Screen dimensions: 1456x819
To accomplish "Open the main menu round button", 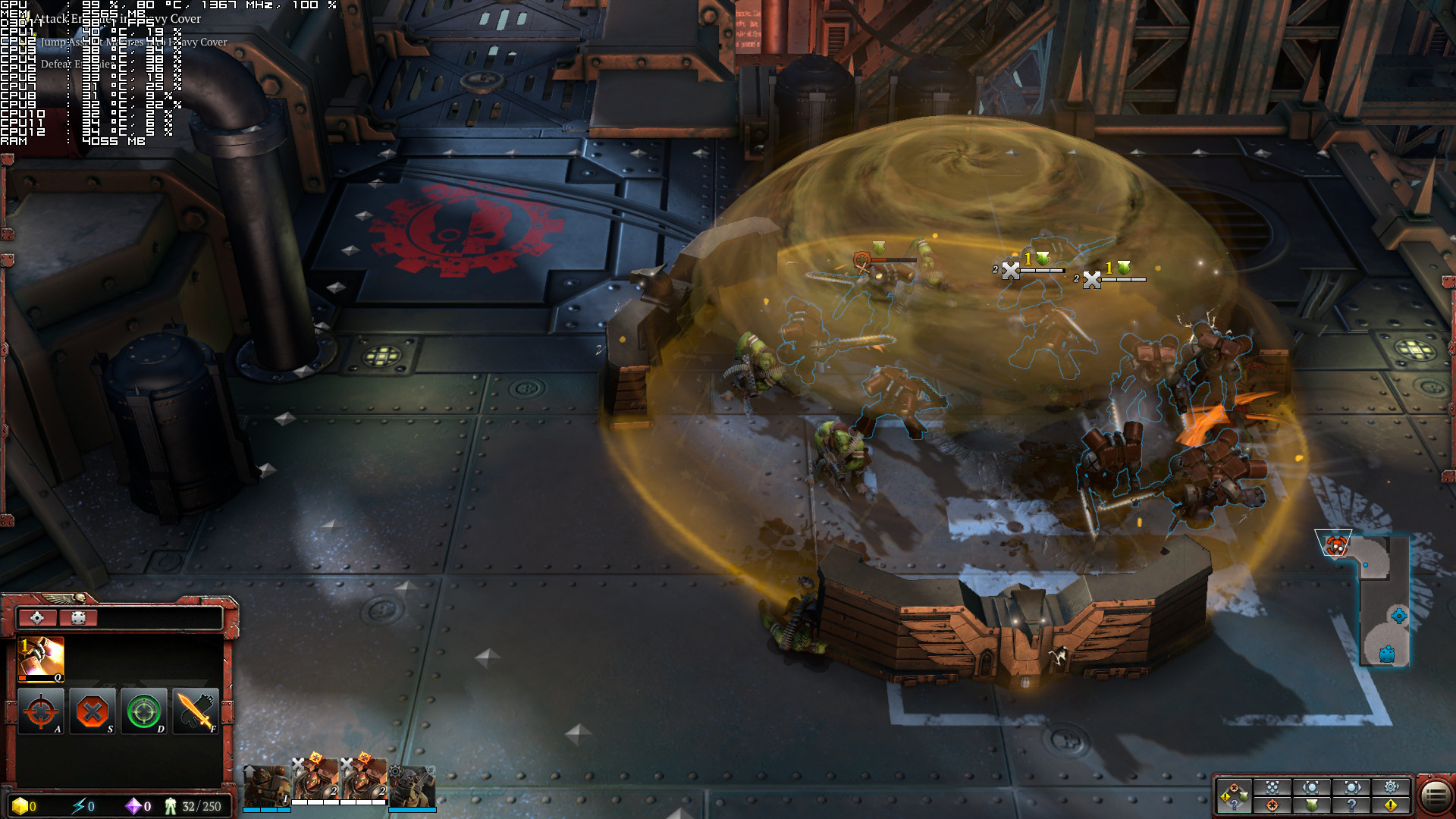I will tap(1434, 795).
